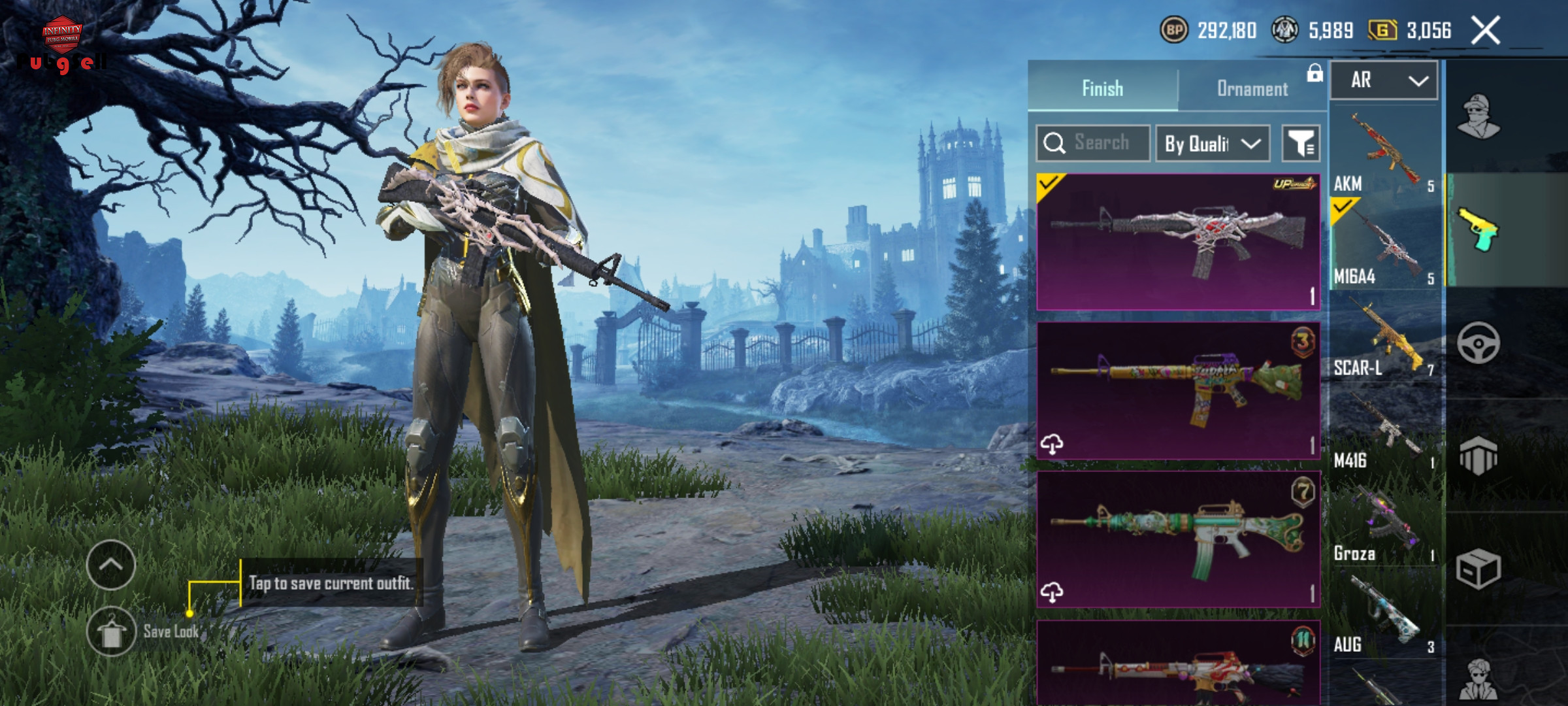Open the vehicle steering wheel category
This screenshot has height=706, width=1568.
pyautogui.click(x=1478, y=343)
